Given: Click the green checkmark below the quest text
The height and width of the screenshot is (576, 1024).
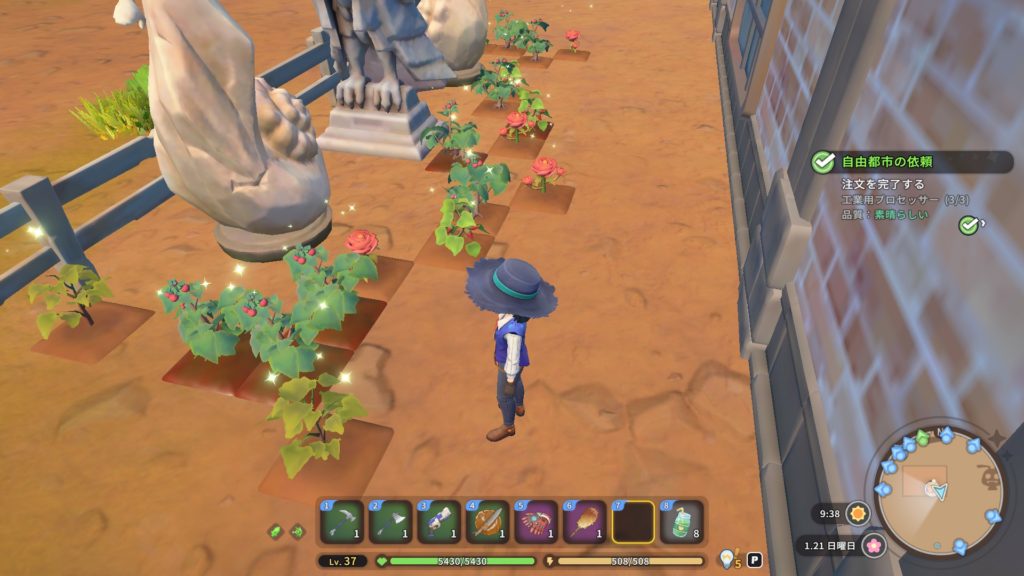Looking at the screenshot, I should [x=968, y=225].
